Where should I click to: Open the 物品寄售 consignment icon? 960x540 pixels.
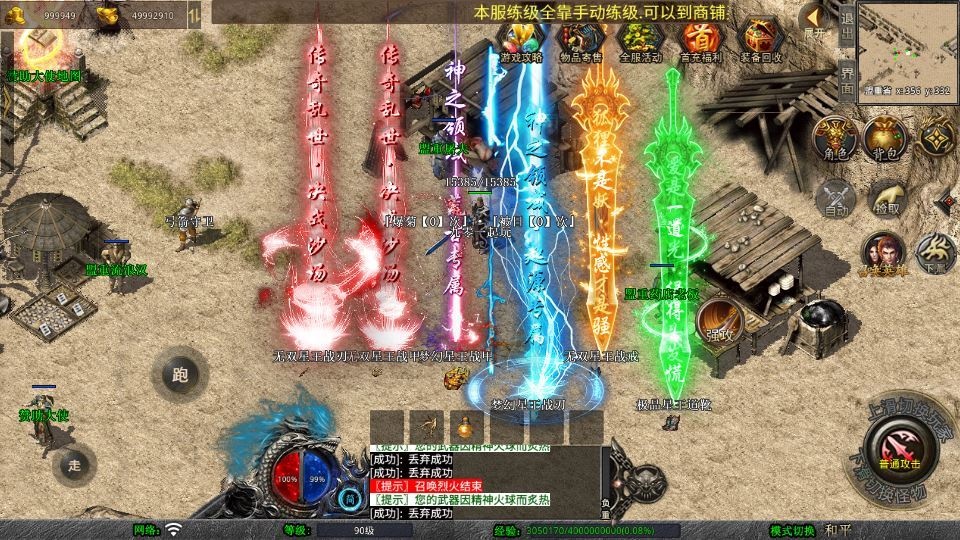point(580,39)
